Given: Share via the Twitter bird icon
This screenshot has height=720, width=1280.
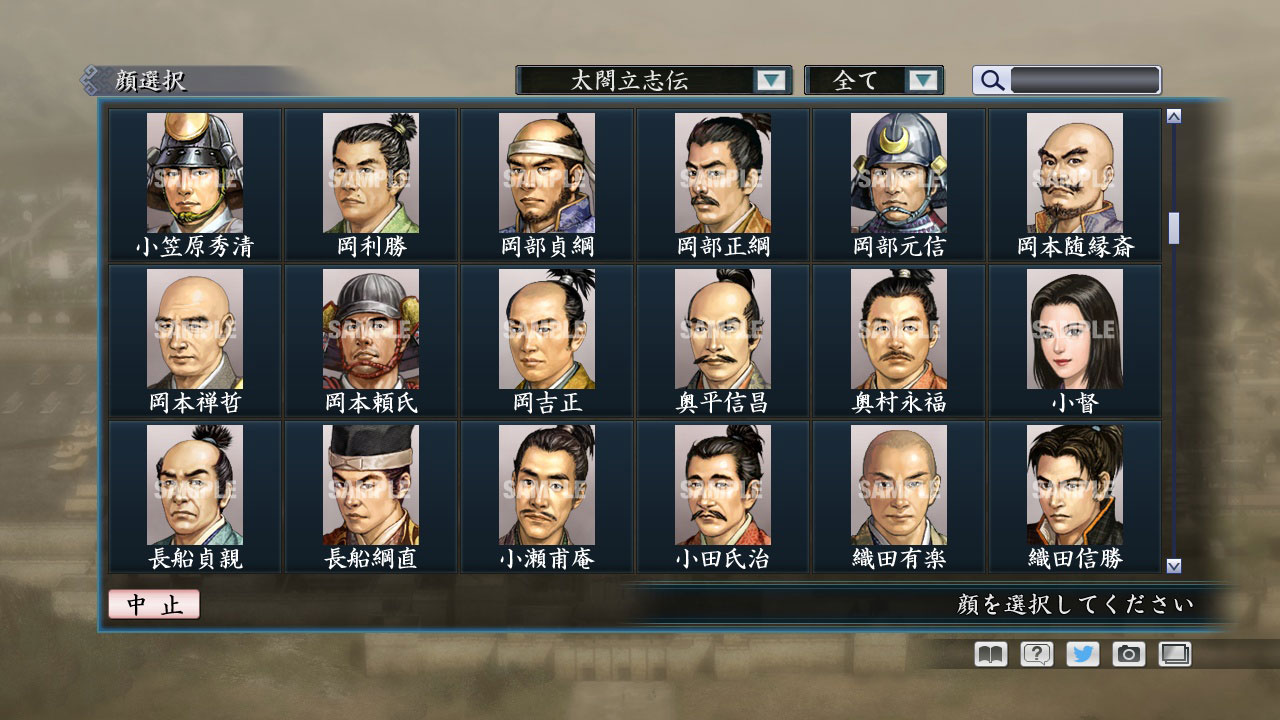Looking at the screenshot, I should [x=1082, y=654].
